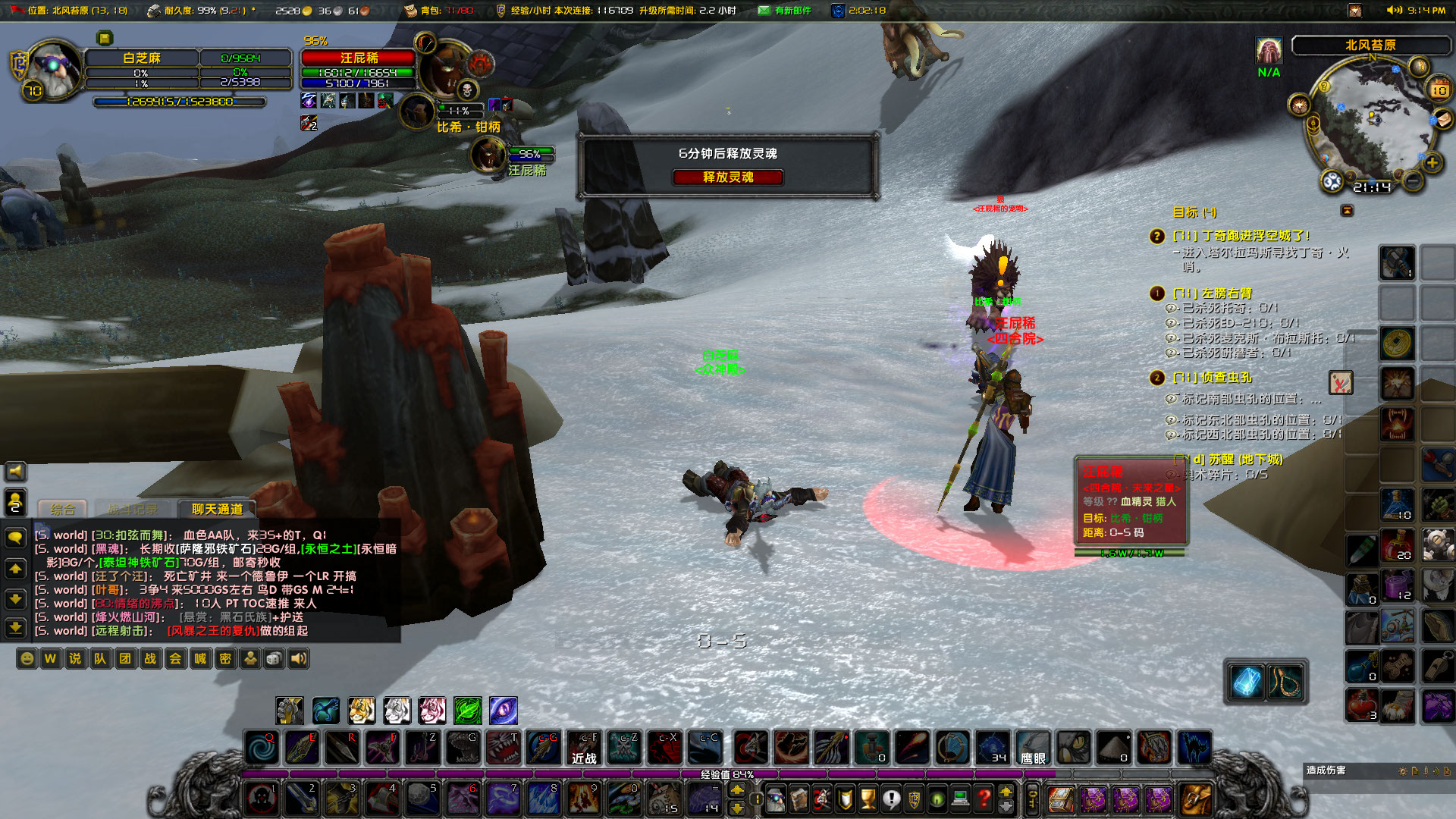The width and height of the screenshot is (1456, 819).
Task: Click the 释放灵魂 release spirit button
Action: 727,177
